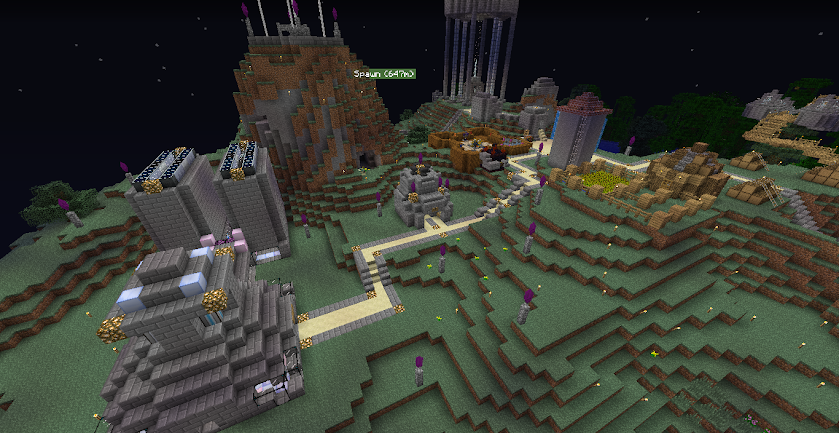
Task: Select the Spawn waypoint marker label
Action: click(384, 73)
